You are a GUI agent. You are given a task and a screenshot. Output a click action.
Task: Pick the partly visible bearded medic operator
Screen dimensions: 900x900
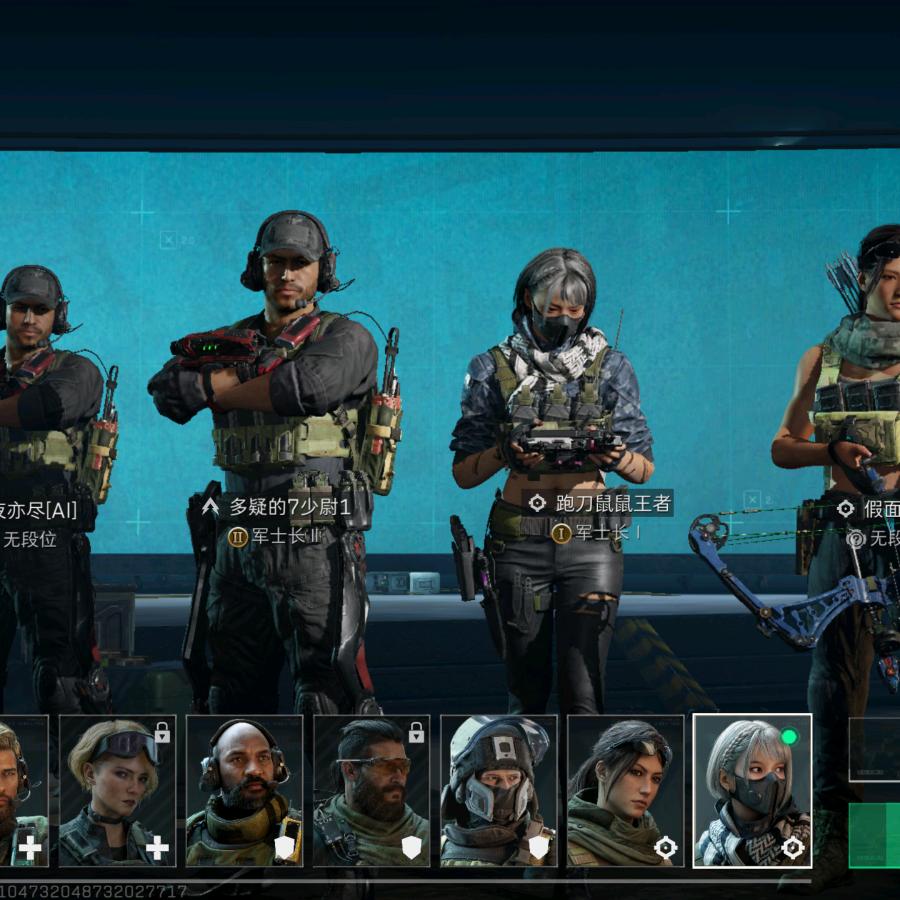(22, 790)
